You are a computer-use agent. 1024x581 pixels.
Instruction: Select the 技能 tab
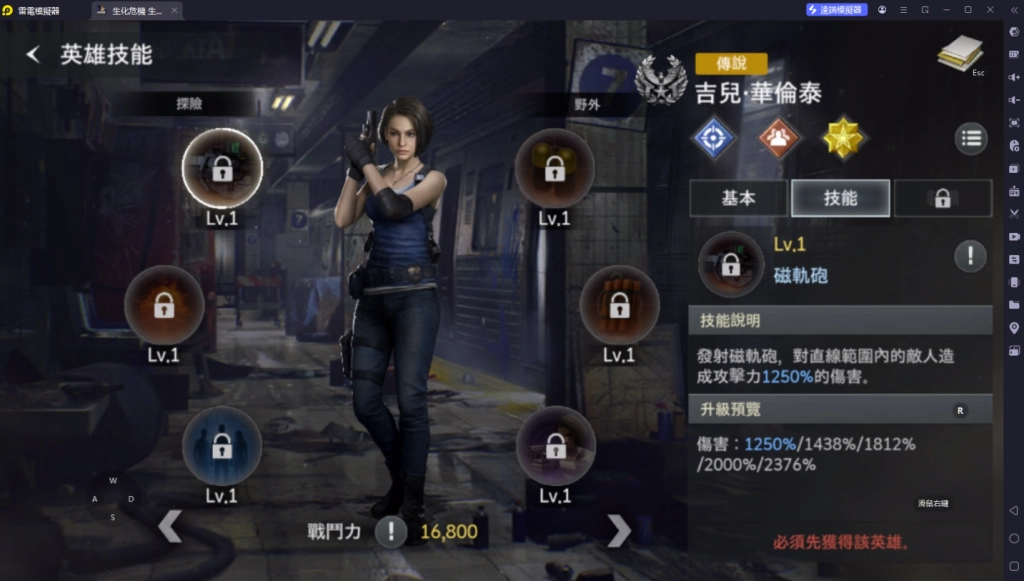[x=840, y=198]
